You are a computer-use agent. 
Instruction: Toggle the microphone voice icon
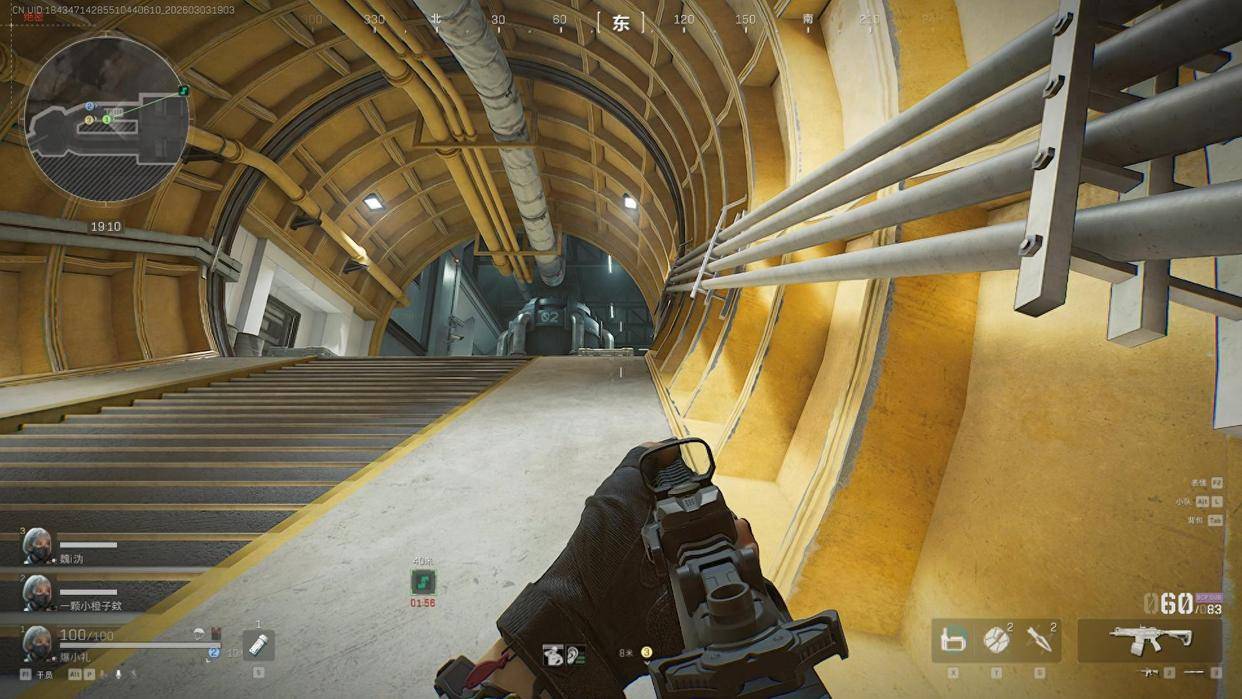point(118,675)
